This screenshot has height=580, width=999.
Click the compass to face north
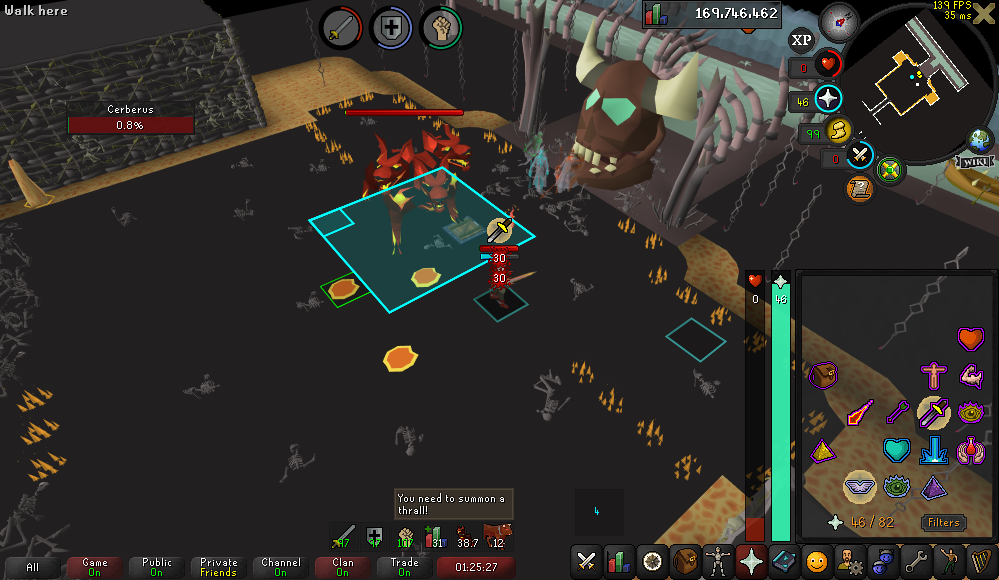[x=838, y=21]
